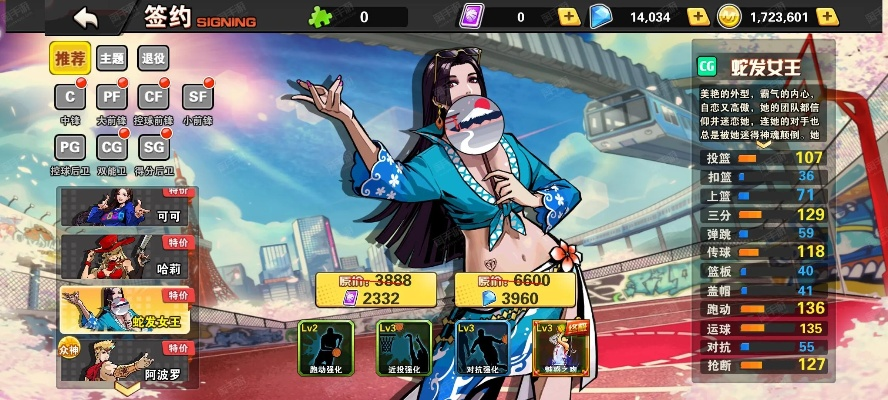Go back using the arrow button
This screenshot has width=888, height=400.
[87, 17]
